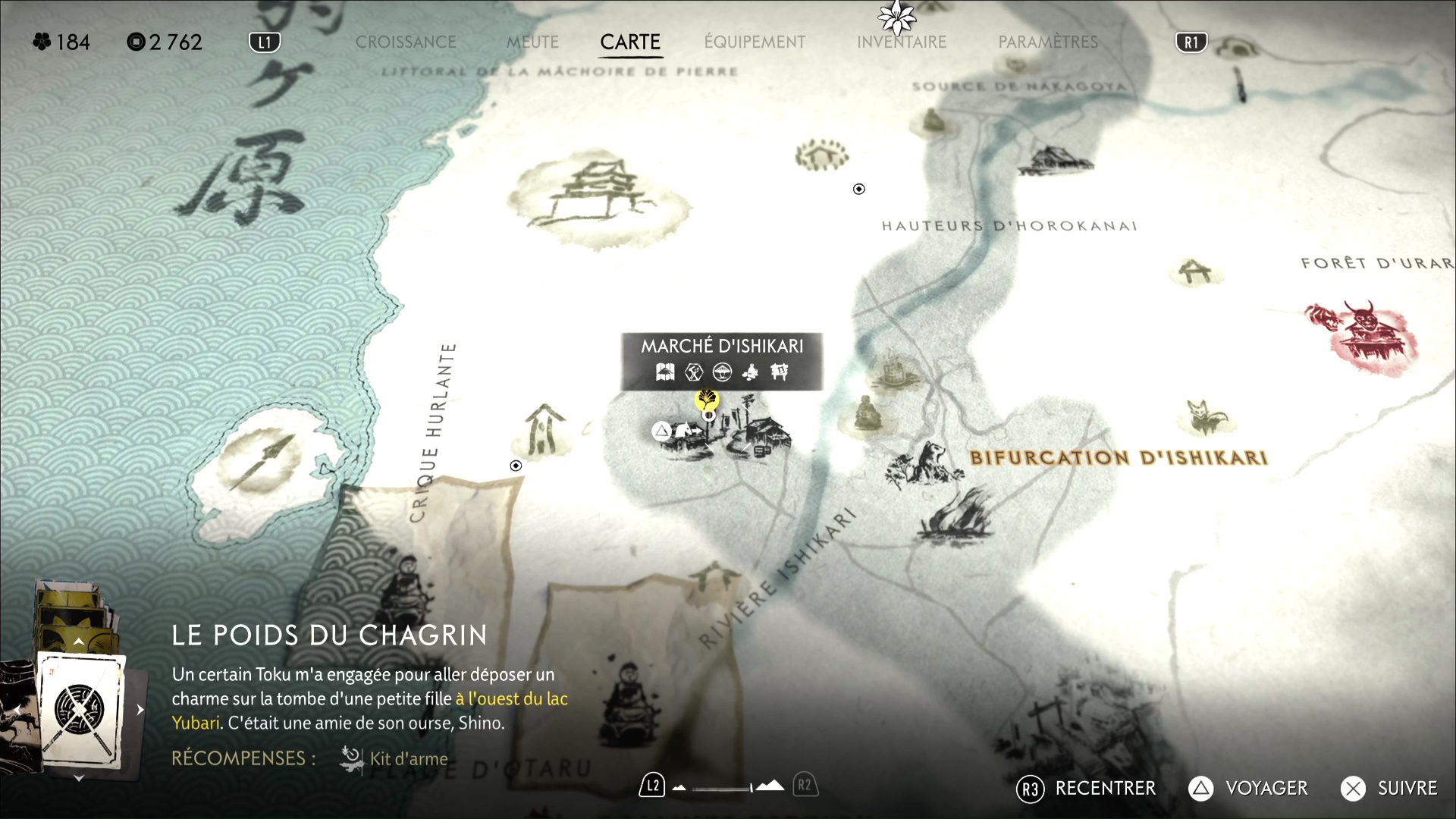Screen dimensions: 1456x819
Task: Select the yellow quest objective marker
Action: (707, 399)
